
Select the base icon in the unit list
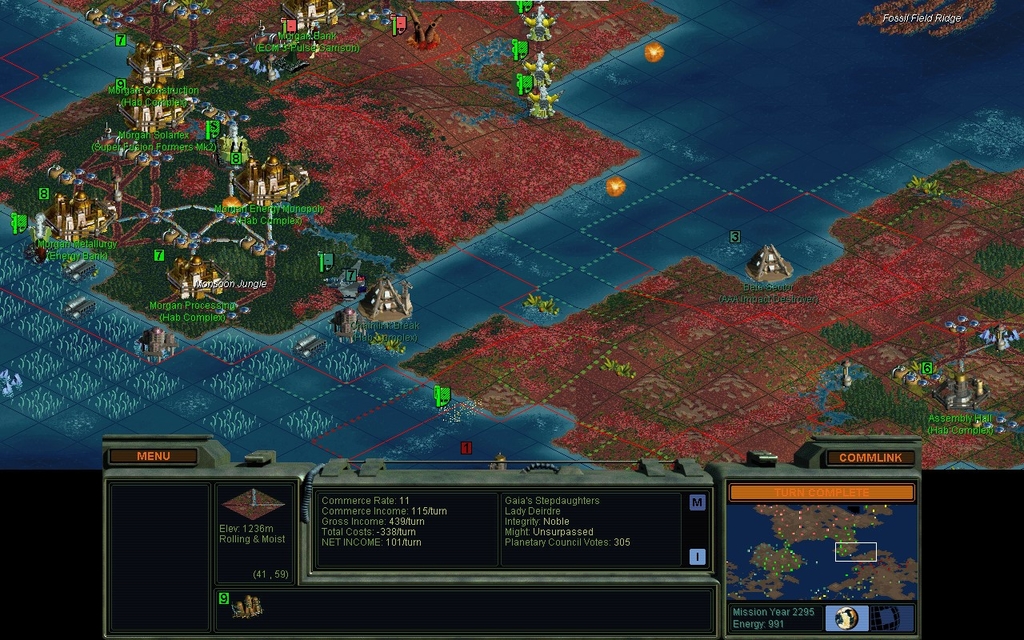click(x=246, y=606)
